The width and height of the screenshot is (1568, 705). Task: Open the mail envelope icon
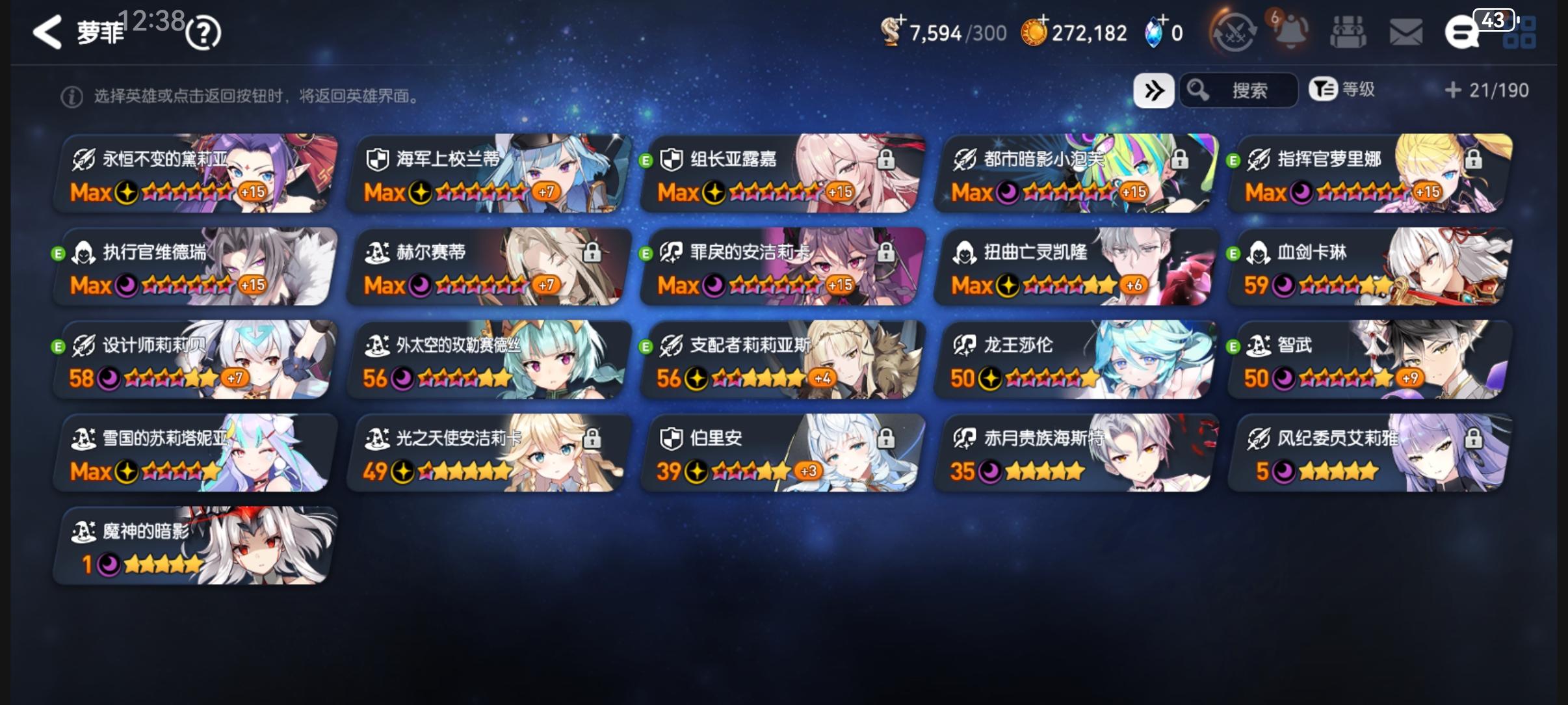[1405, 31]
